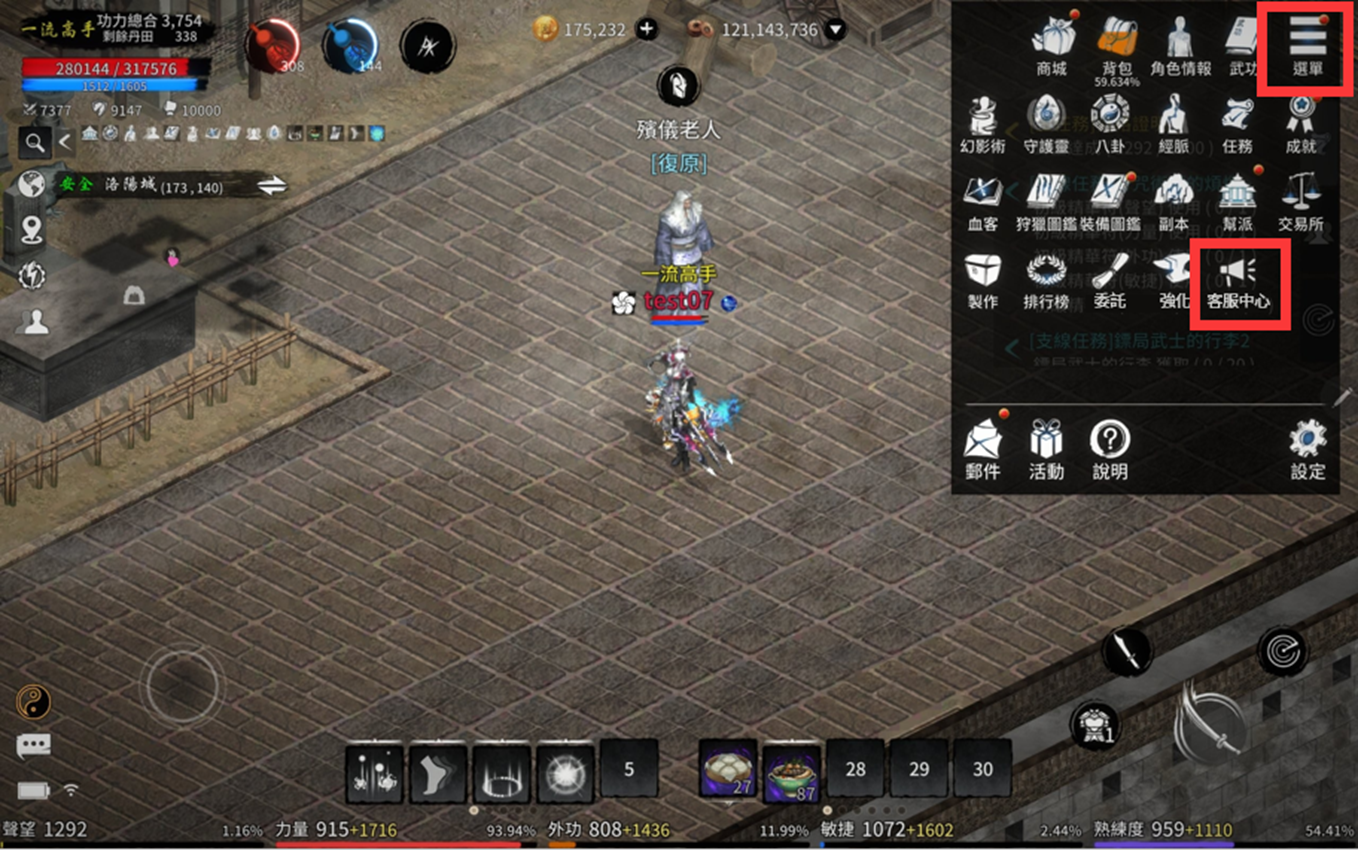Open the 成就 achievements page
The width and height of the screenshot is (1358, 850).
[1301, 124]
